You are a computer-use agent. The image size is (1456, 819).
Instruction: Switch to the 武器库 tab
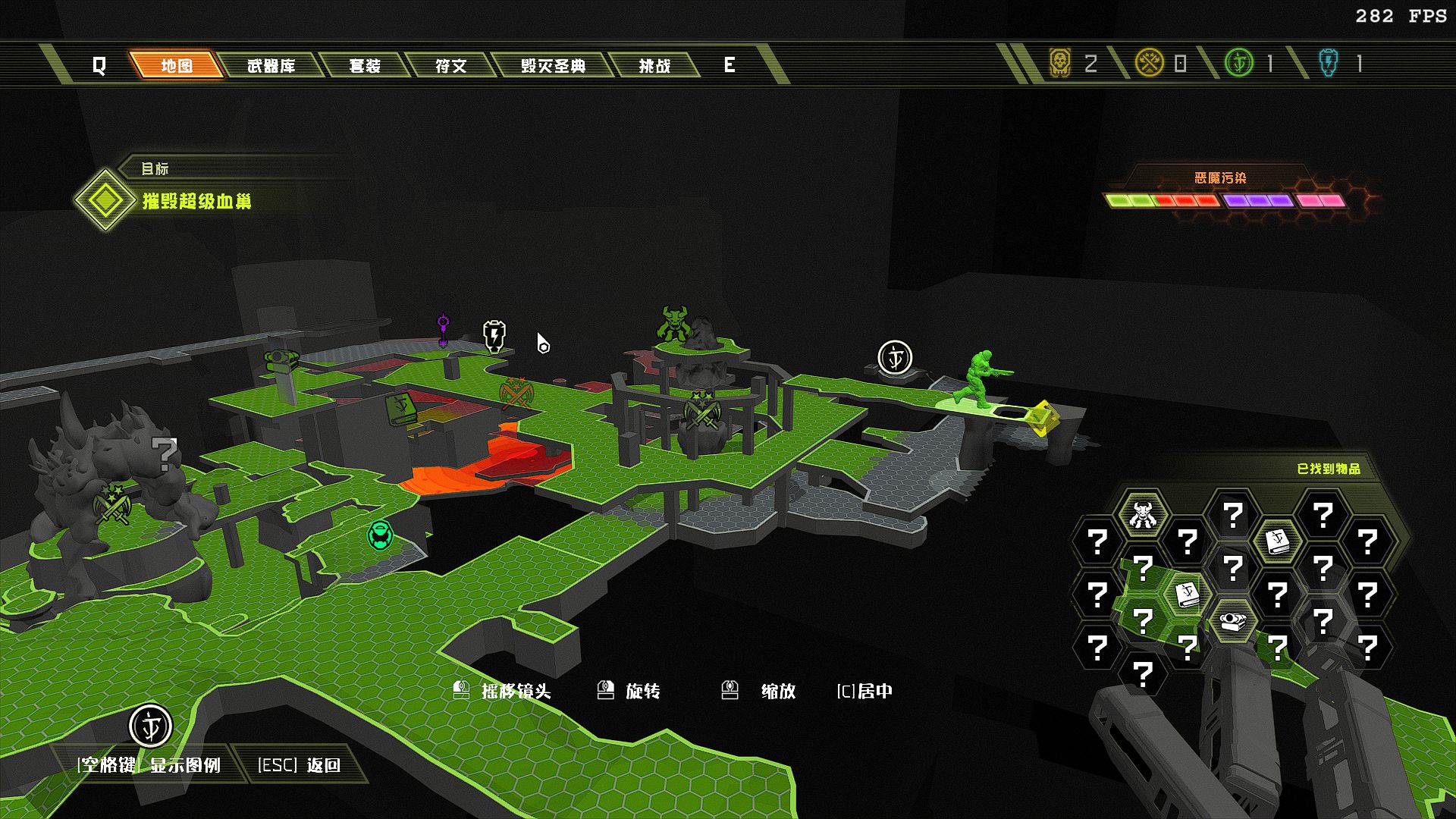271,66
